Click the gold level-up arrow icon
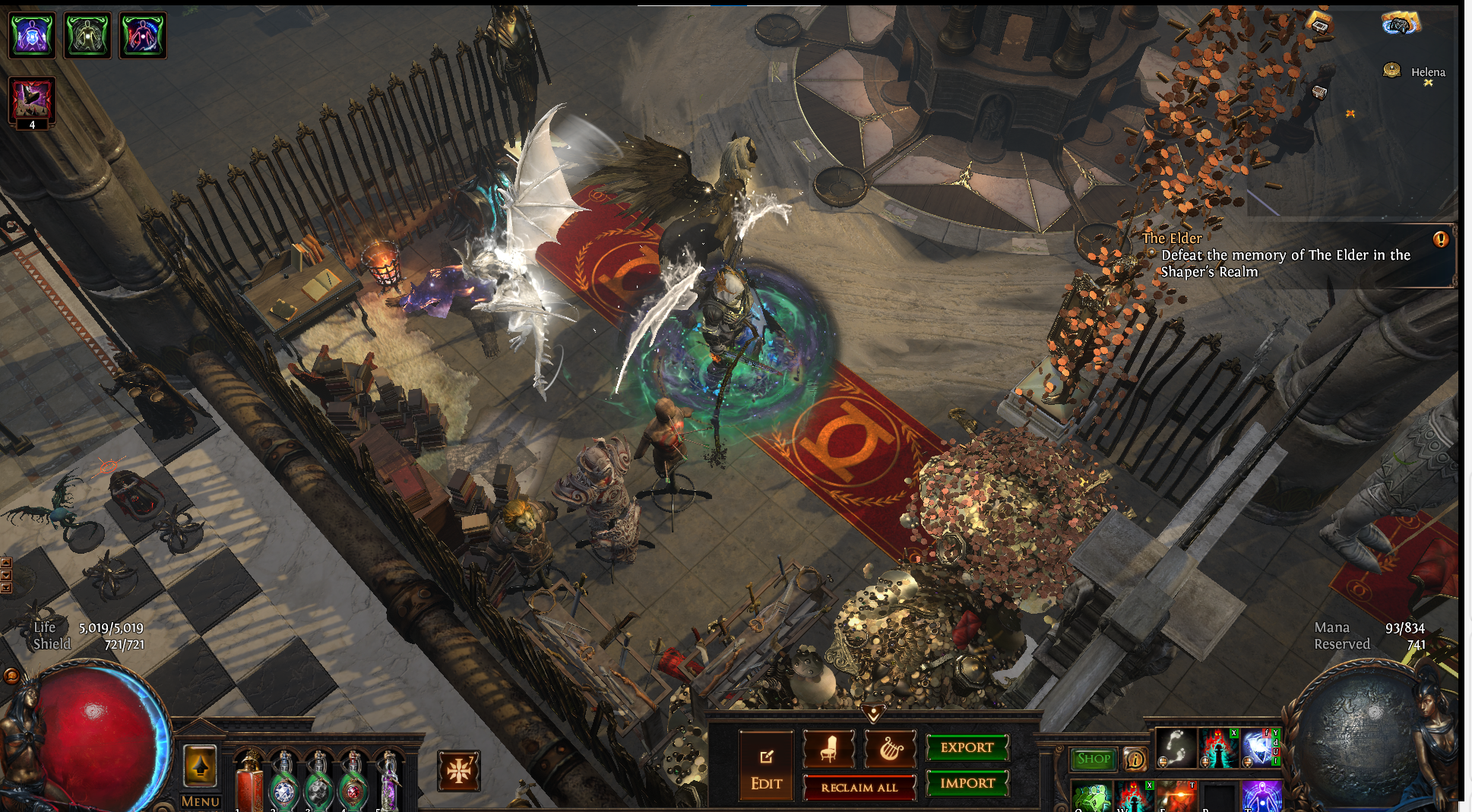Viewport: 1472px width, 812px height. (201, 766)
